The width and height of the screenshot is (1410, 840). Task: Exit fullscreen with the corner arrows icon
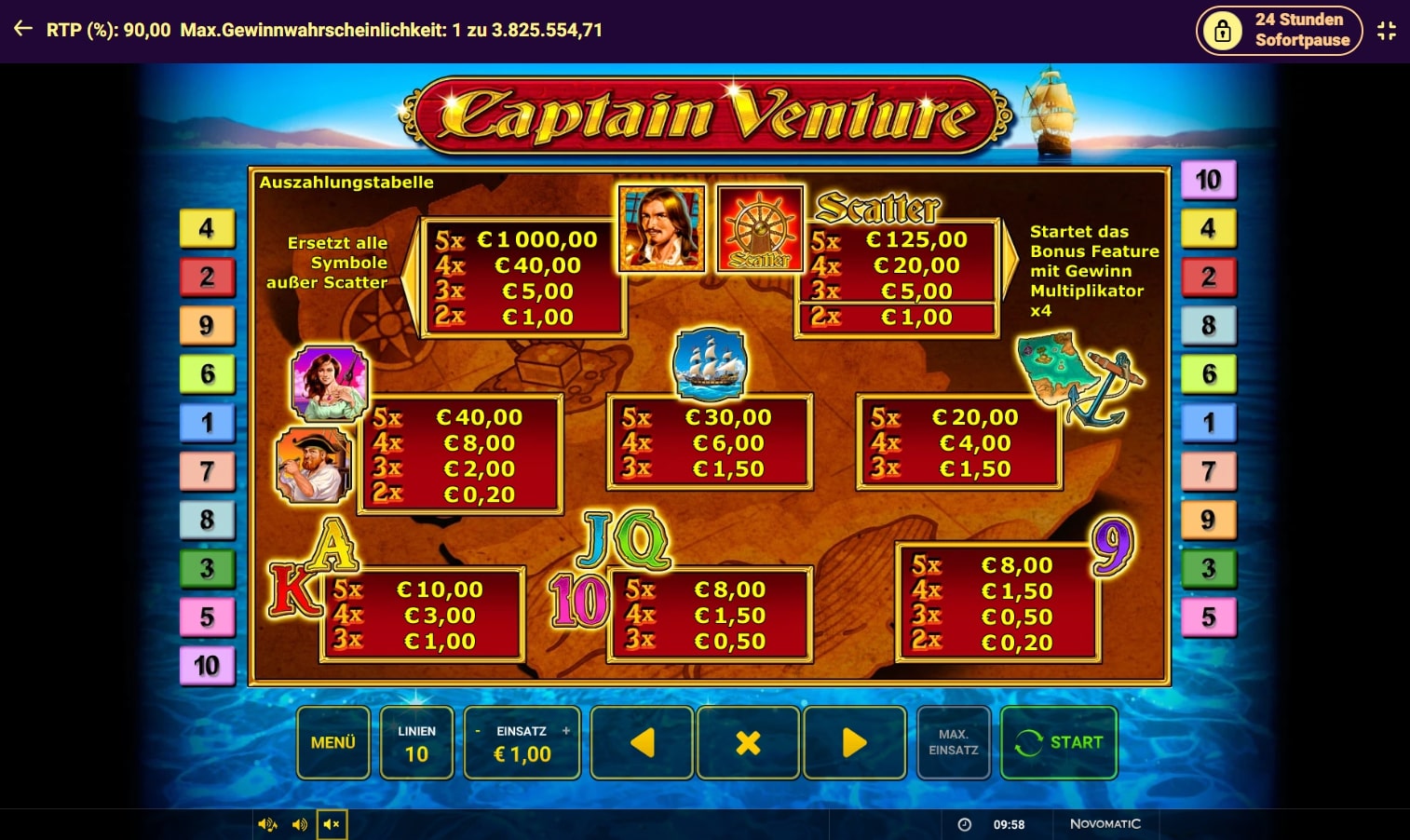pyautogui.click(x=1387, y=31)
